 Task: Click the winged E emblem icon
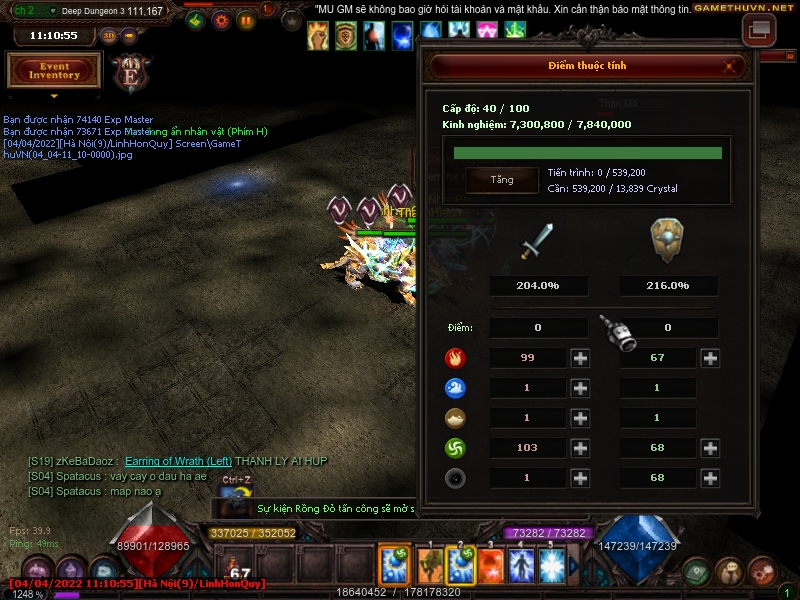(x=131, y=72)
